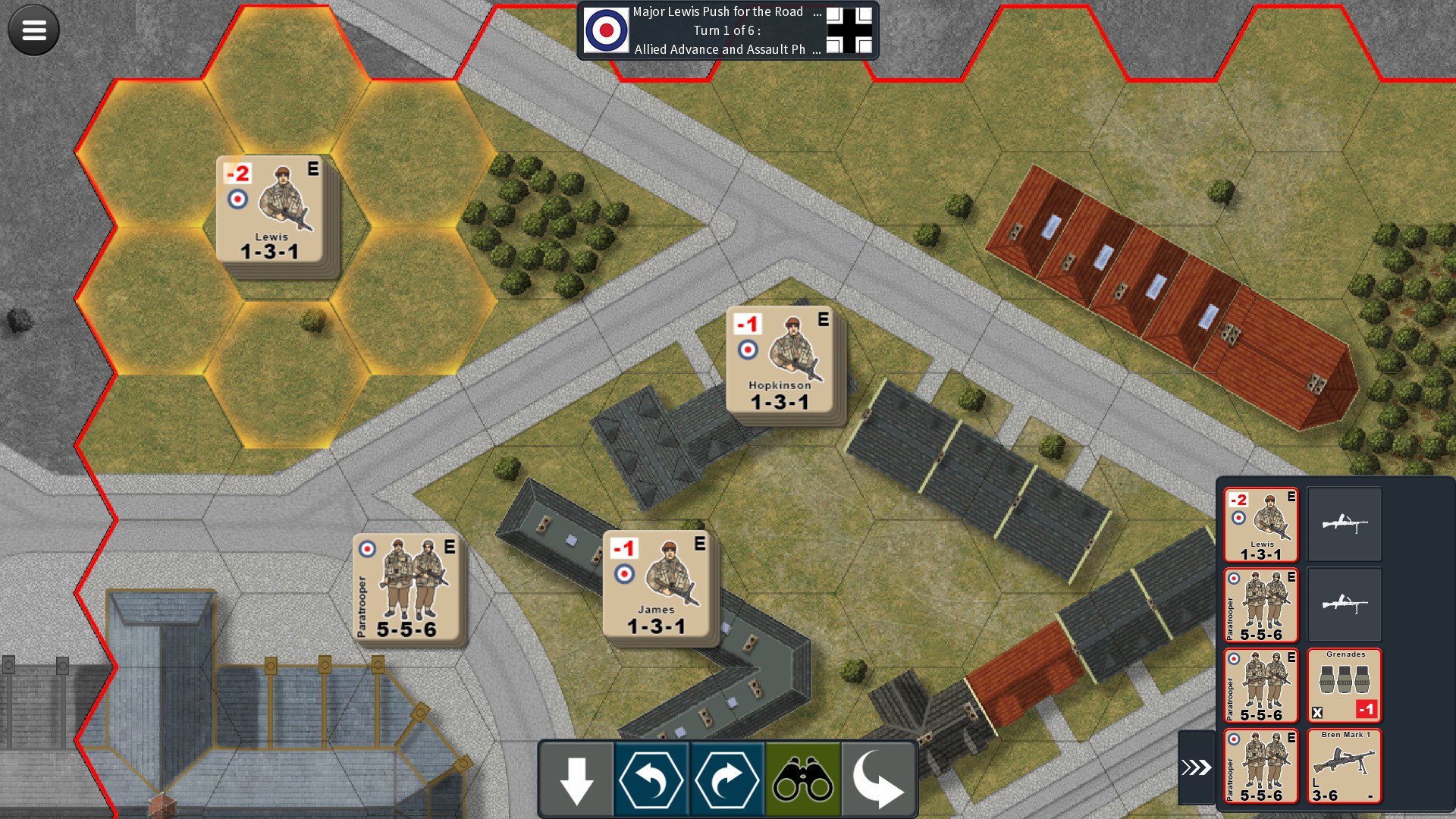Activate the binoculars line-of-sight view
The width and height of the screenshot is (1456, 819).
(x=802, y=780)
